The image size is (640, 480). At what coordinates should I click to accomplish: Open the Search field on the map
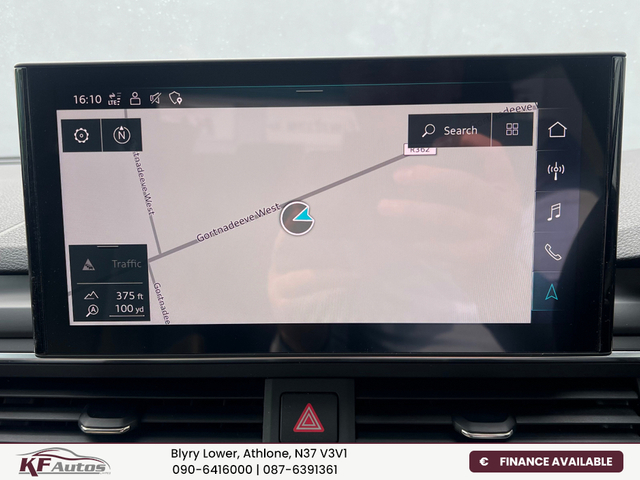pyautogui.click(x=450, y=130)
